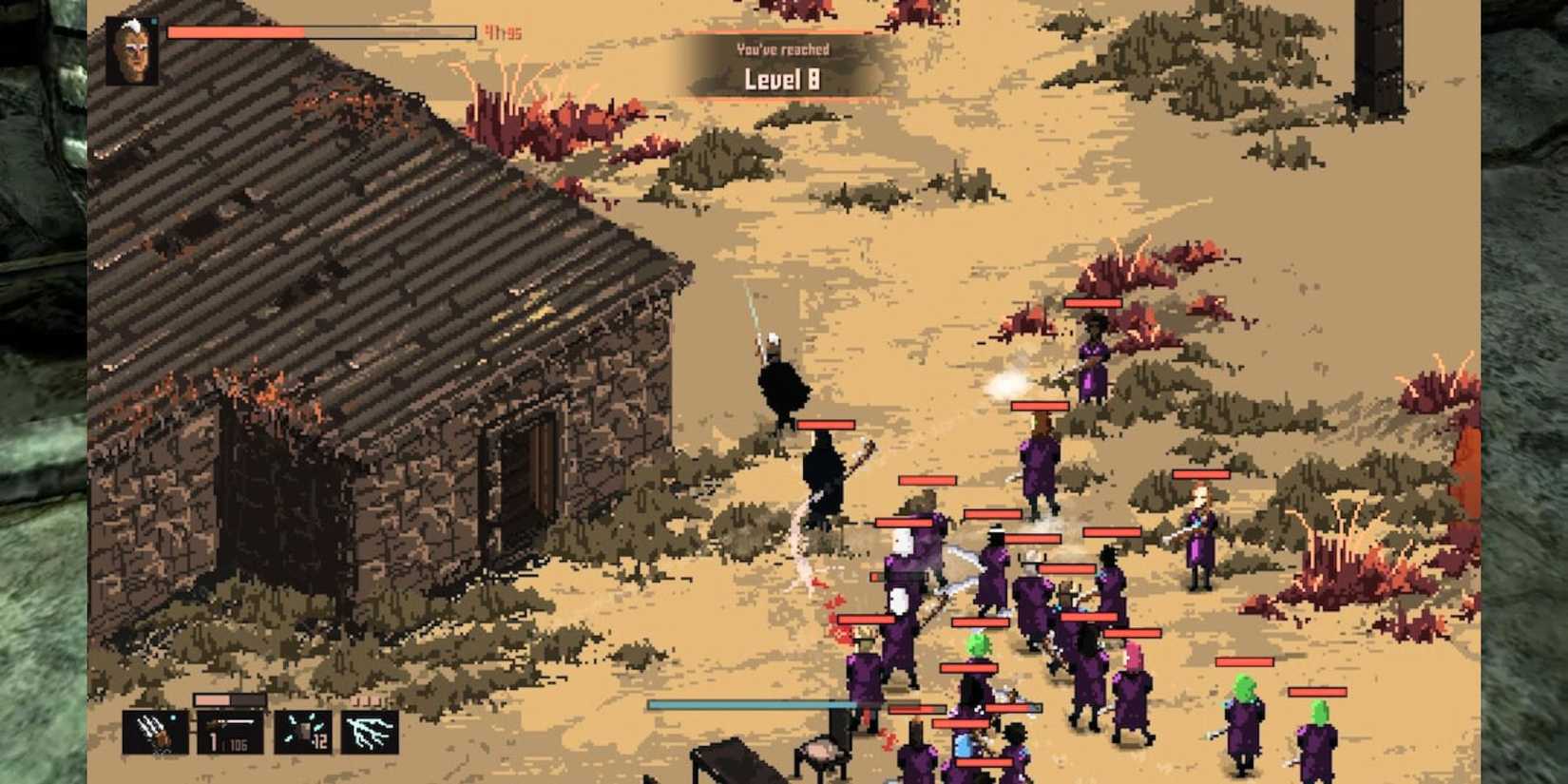Click the blue dot on the portrait frame

154,21
